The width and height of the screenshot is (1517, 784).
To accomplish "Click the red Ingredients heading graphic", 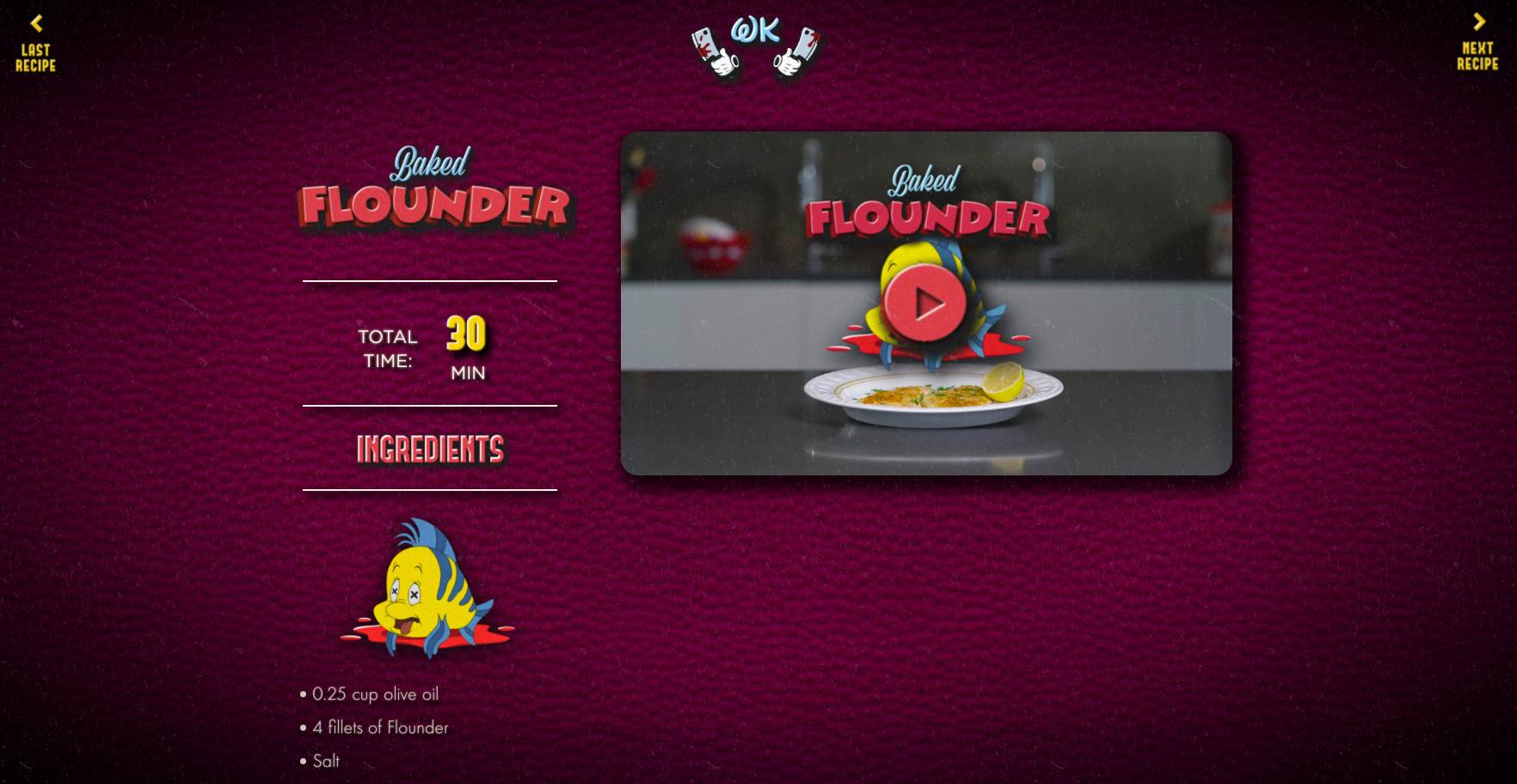I will pos(430,448).
